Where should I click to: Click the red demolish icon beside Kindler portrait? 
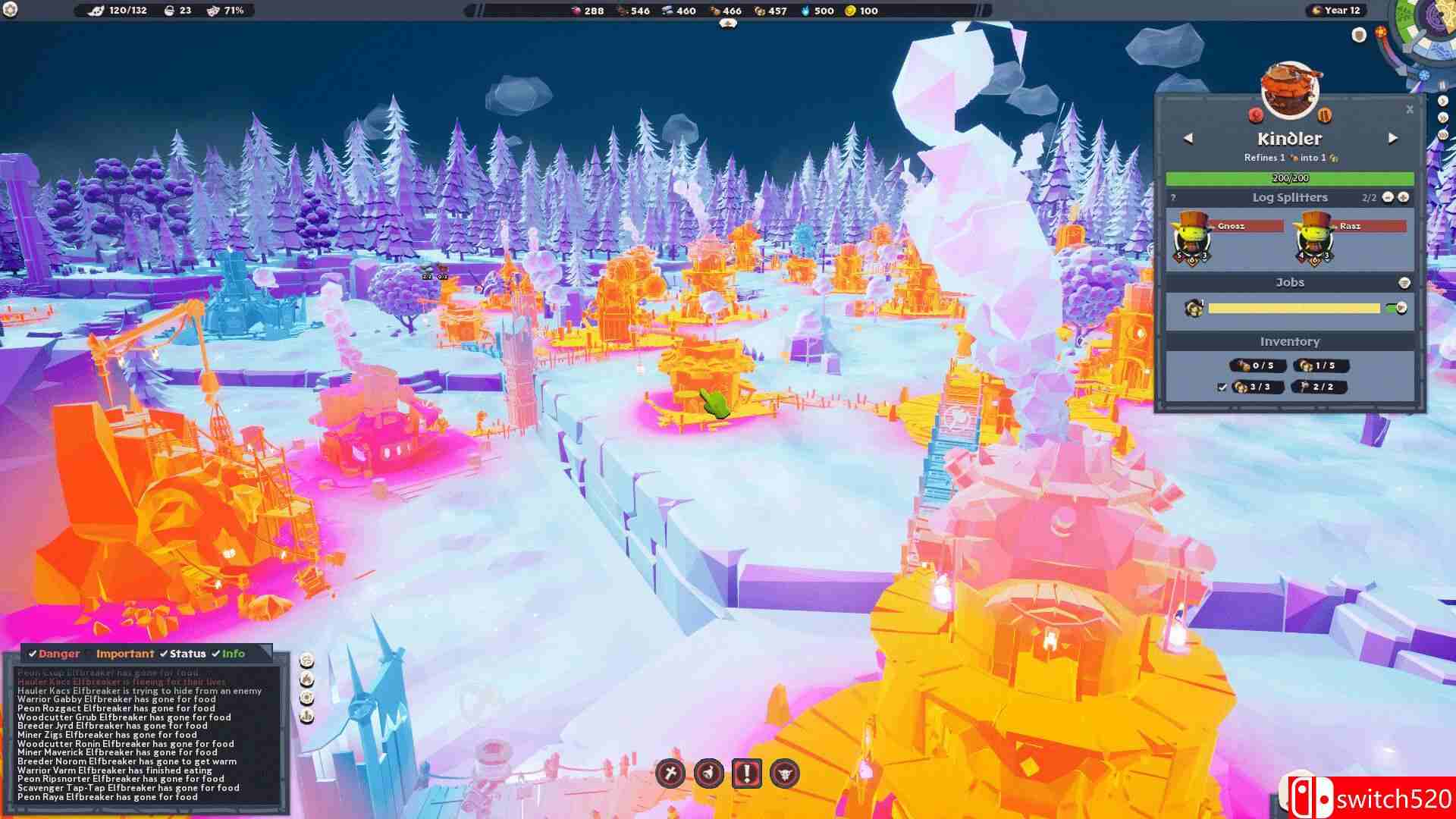click(x=1256, y=115)
